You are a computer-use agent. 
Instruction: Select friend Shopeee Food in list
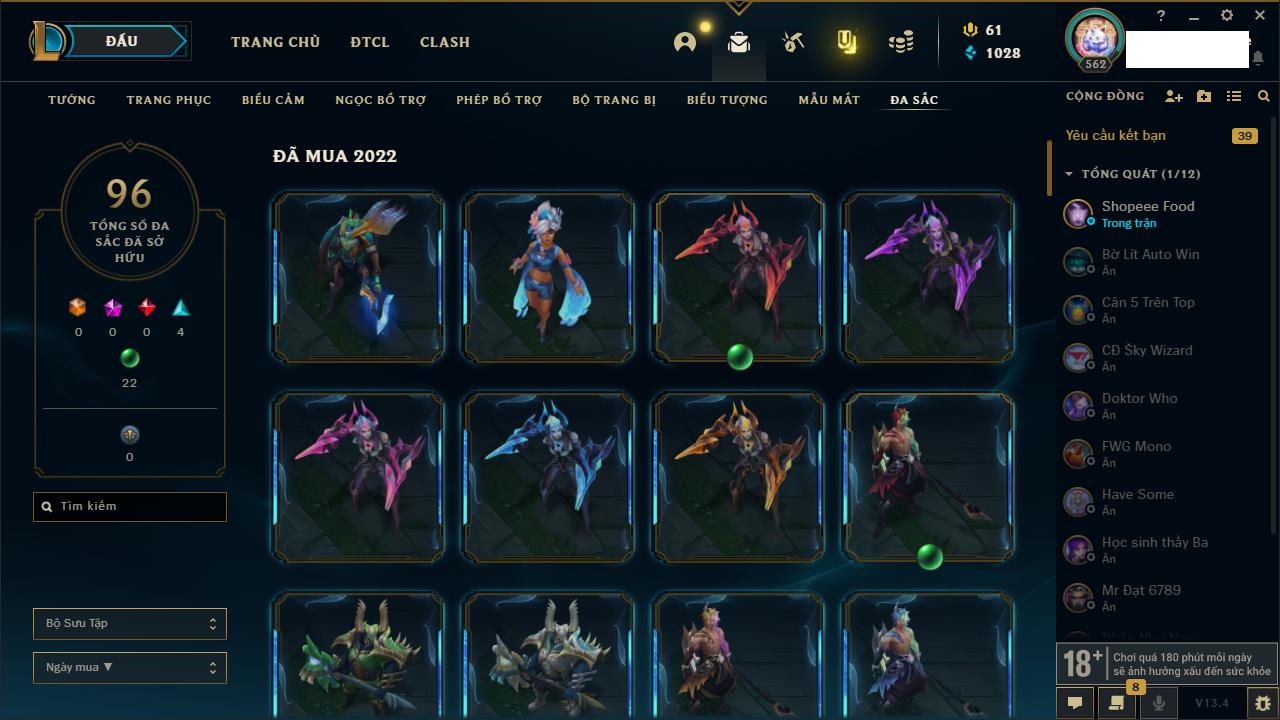(x=1148, y=213)
